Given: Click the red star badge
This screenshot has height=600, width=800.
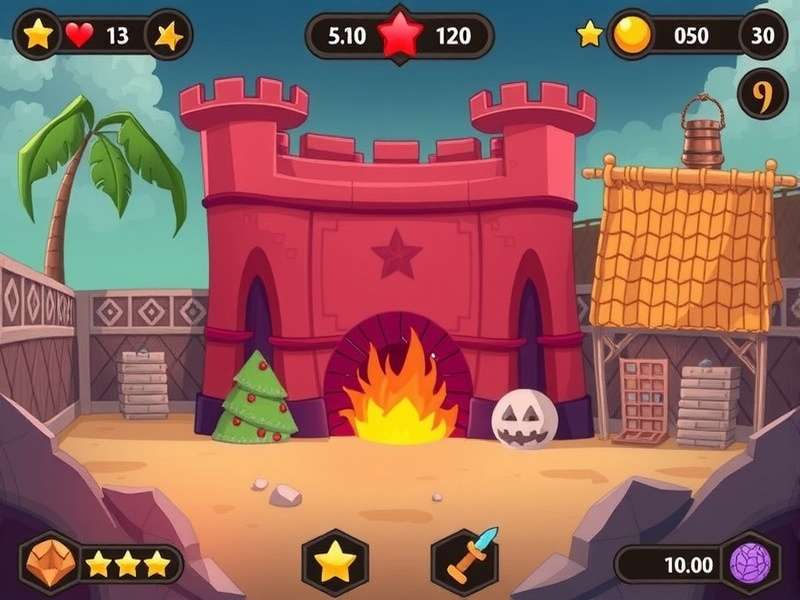Looking at the screenshot, I should pos(399,36).
